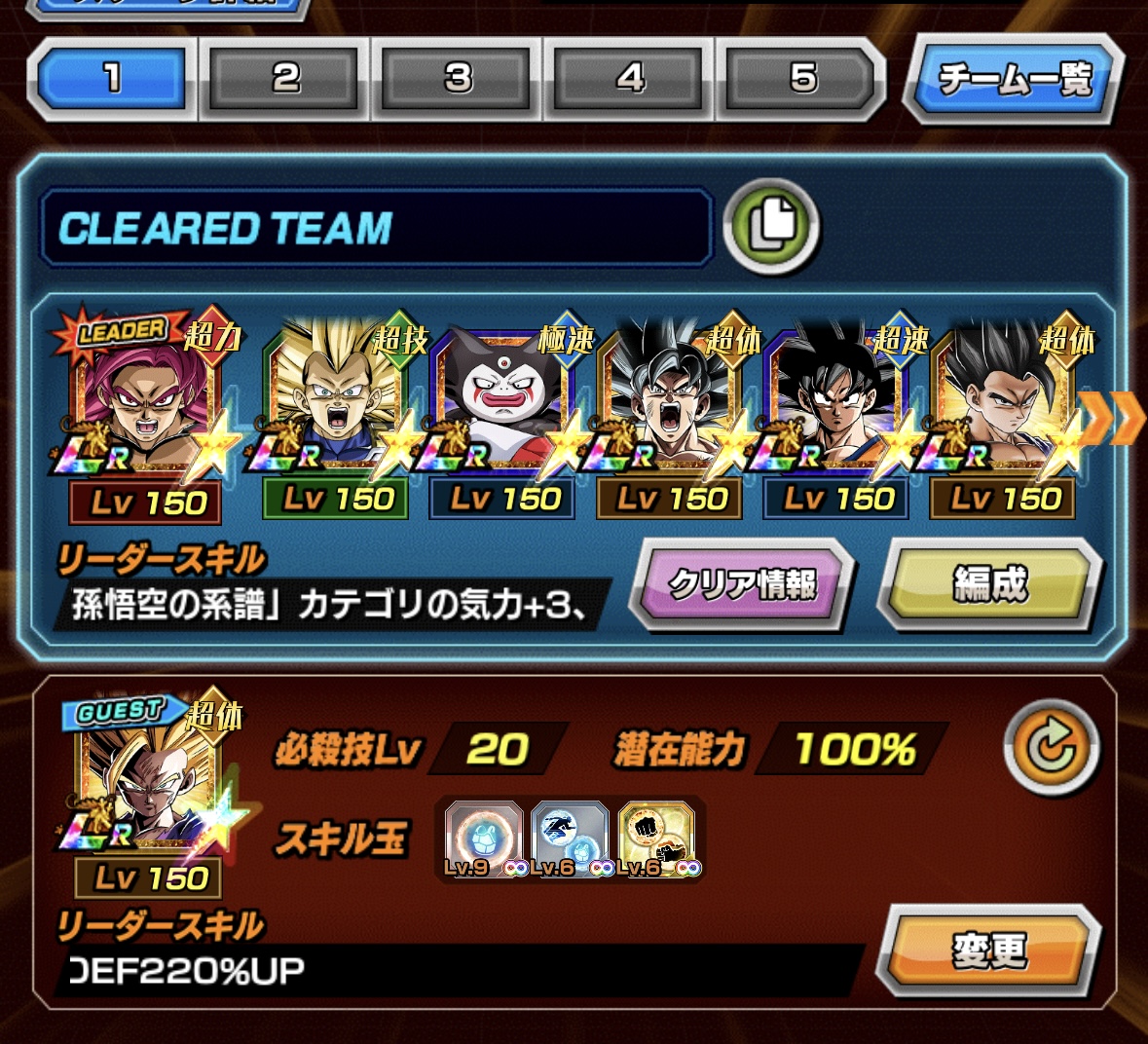1148x1044 pixels.
Task: Choose team slot 4 tab
Action: coord(630,78)
